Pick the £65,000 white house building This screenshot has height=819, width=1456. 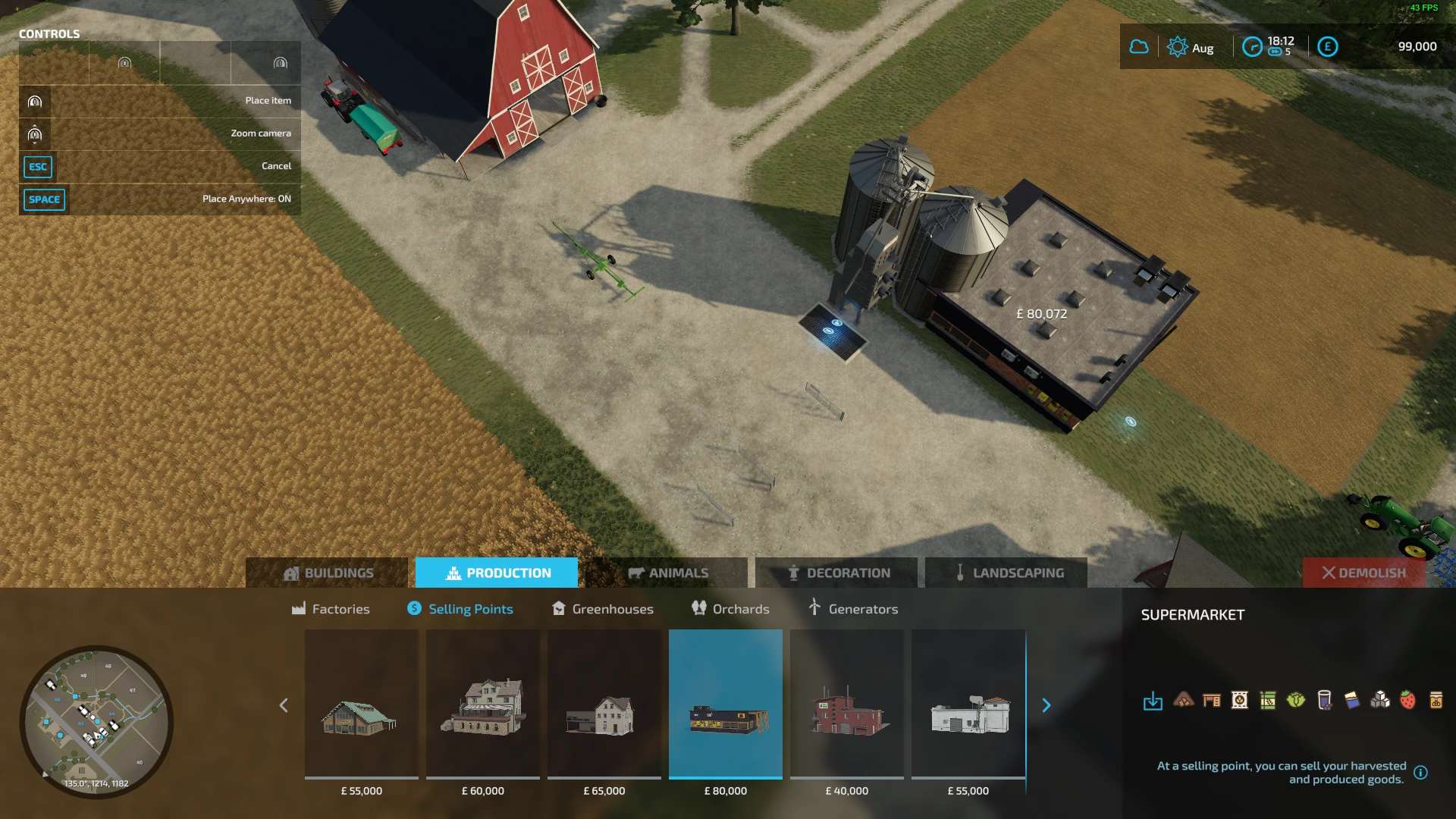tap(604, 704)
